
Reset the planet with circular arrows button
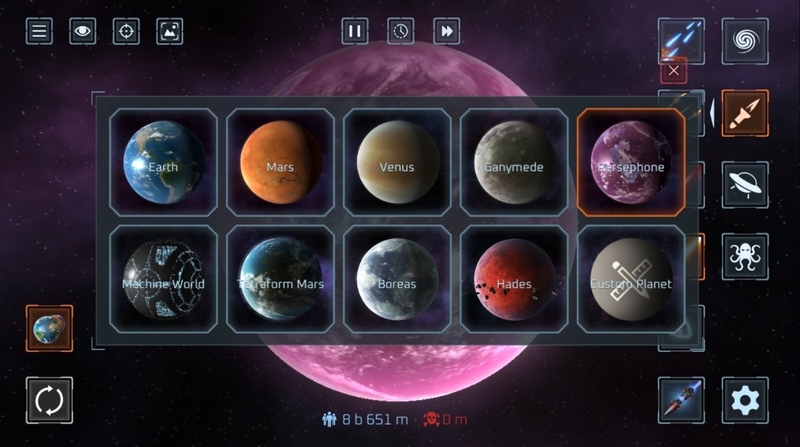(x=49, y=401)
